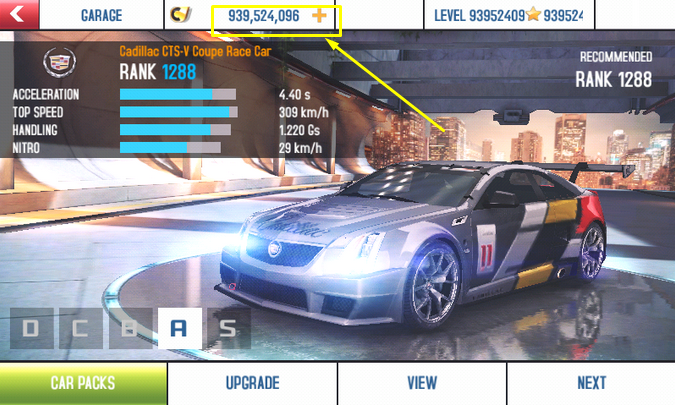675x405 pixels.
Task: Switch to class D cars
Action: (x=31, y=328)
